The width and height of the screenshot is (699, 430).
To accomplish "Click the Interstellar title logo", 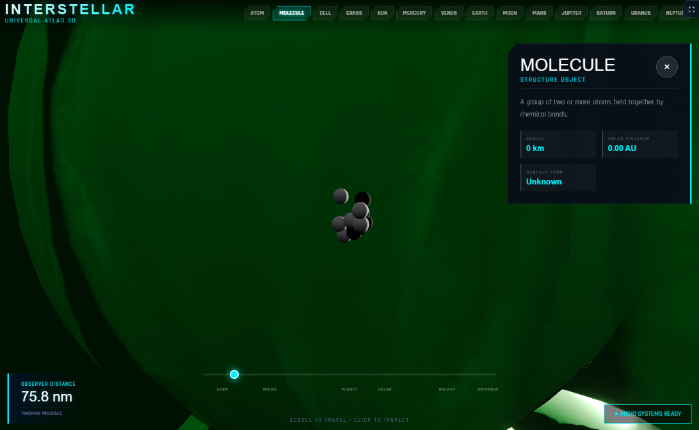I will (x=70, y=10).
